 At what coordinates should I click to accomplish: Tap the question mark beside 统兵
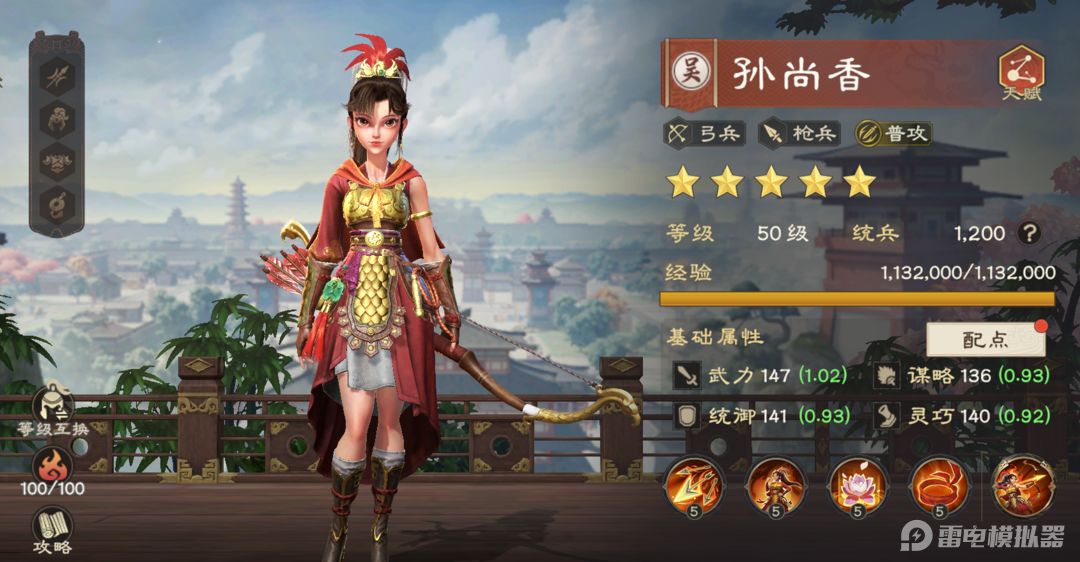click(x=1028, y=233)
